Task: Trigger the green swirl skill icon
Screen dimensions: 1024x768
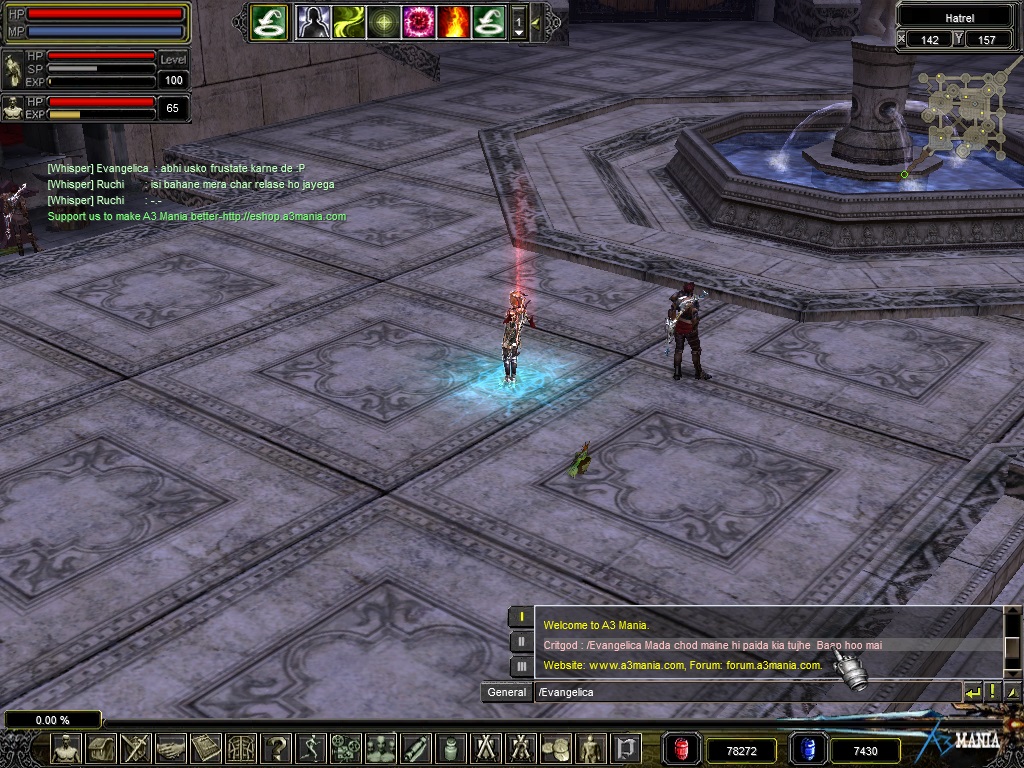Action: coord(348,21)
